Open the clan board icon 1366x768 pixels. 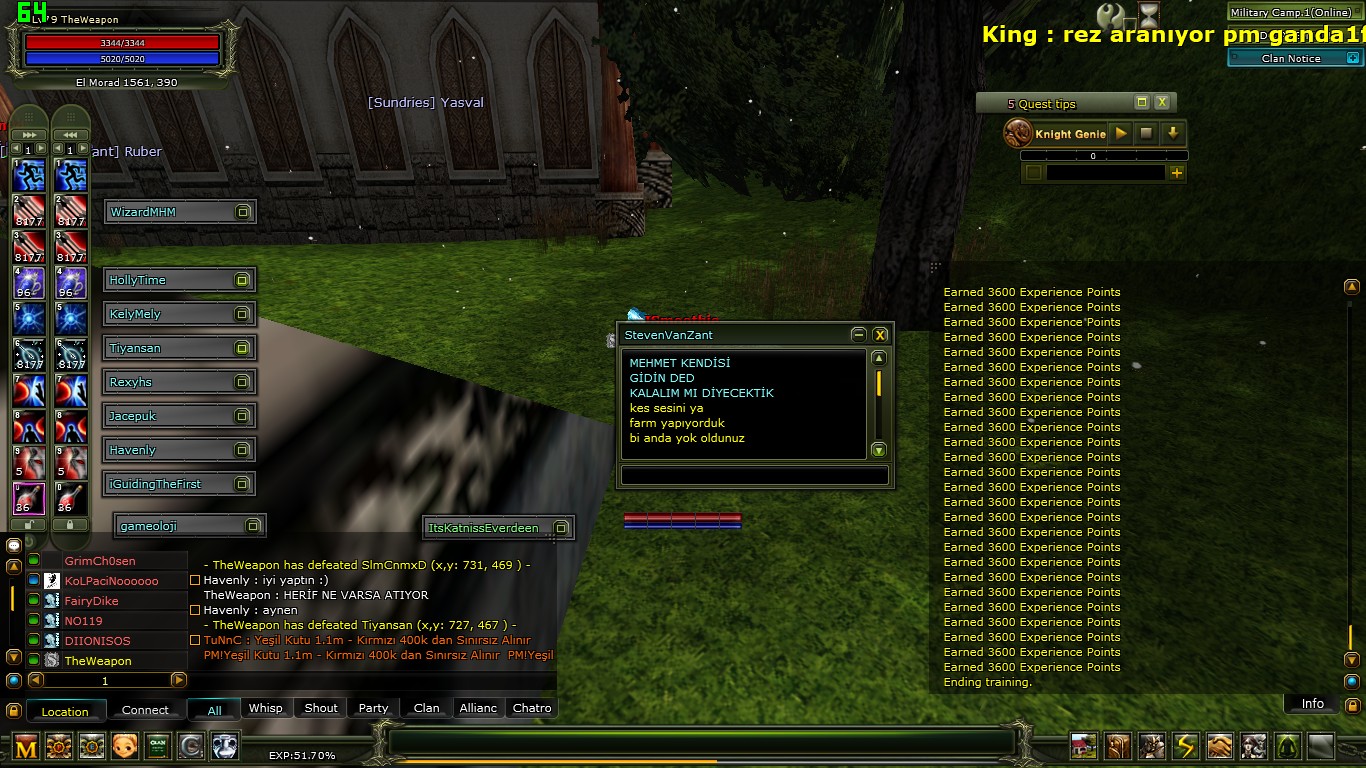(157, 746)
